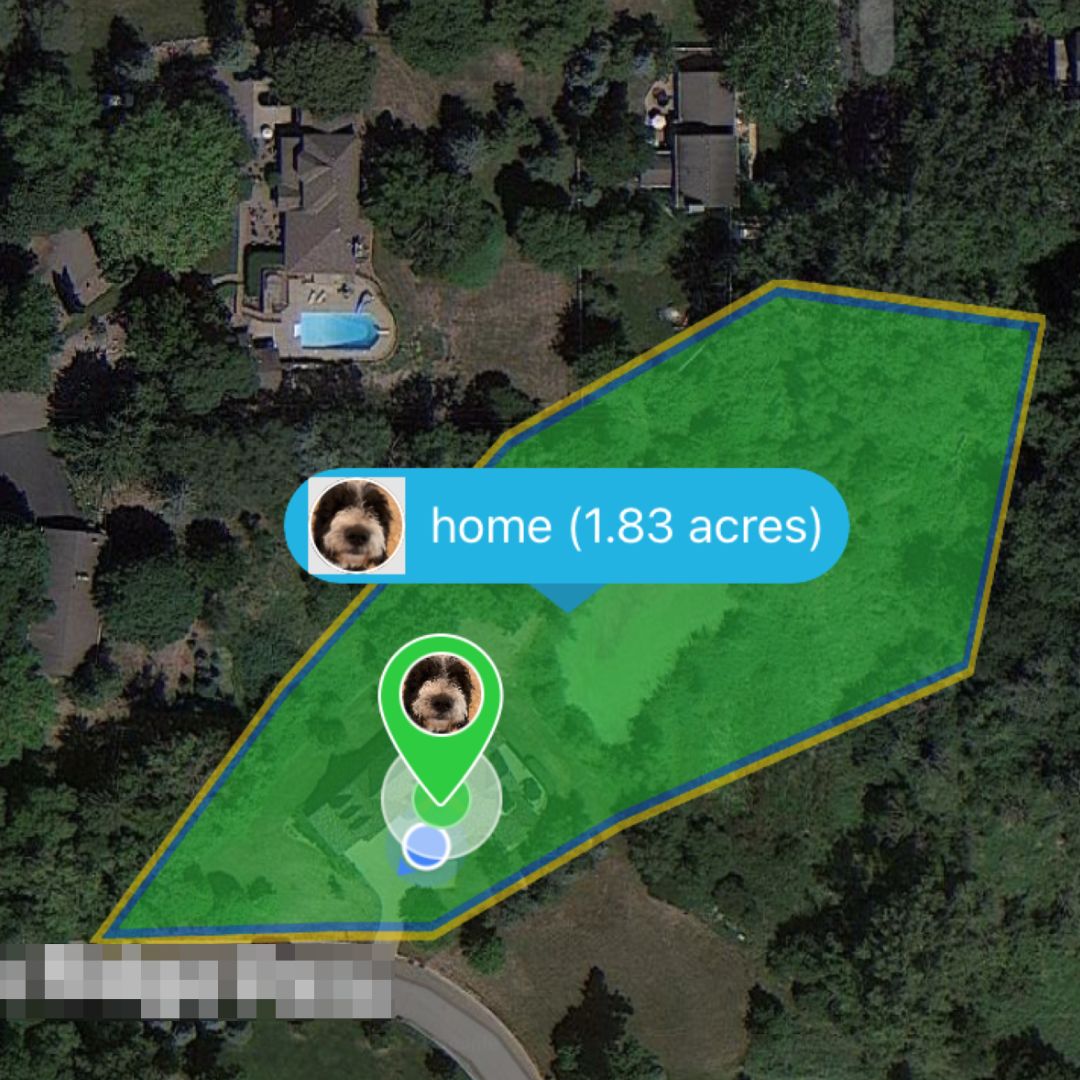Select the green dog location pin

[440, 700]
